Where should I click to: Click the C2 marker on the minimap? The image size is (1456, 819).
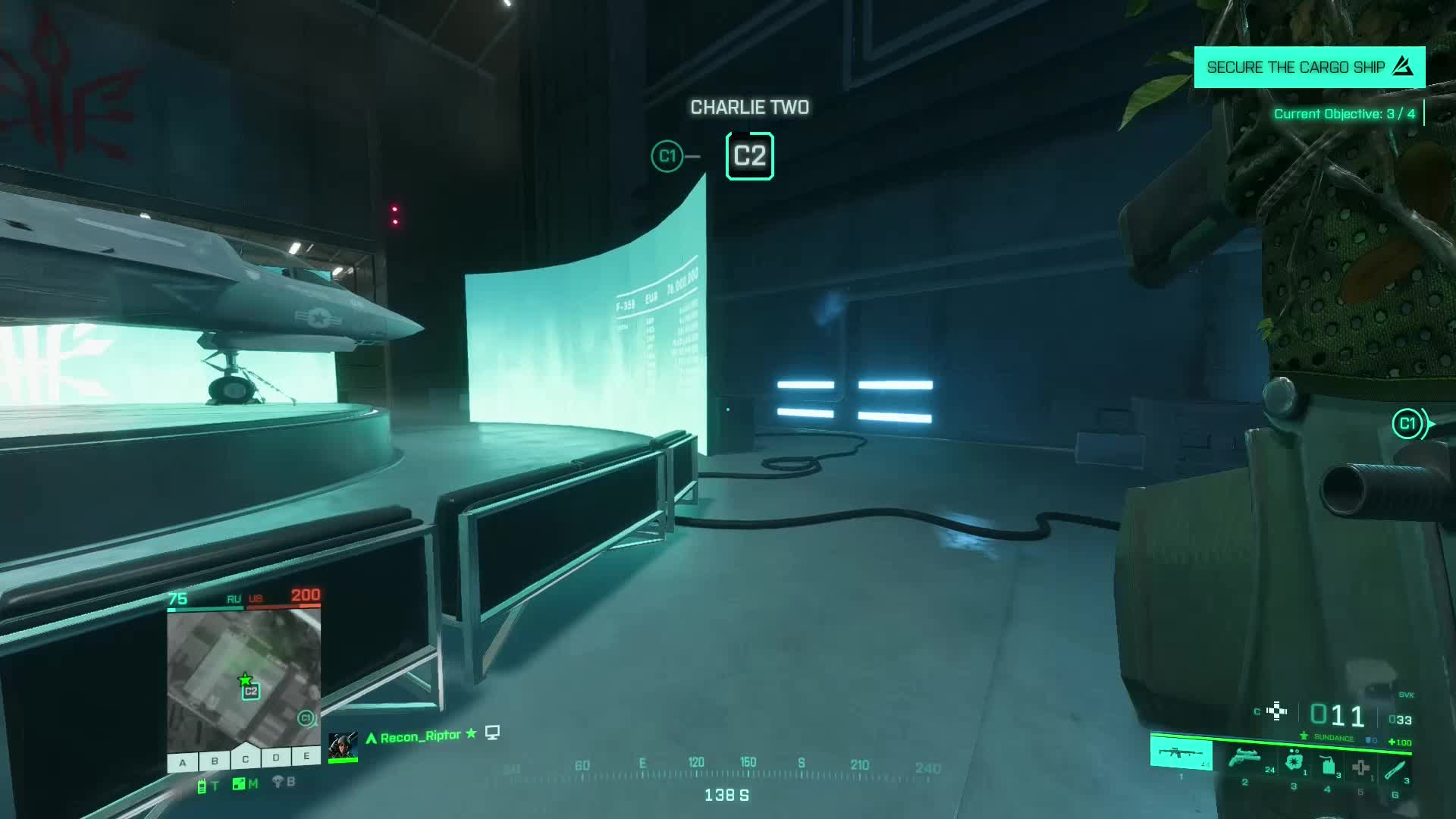[x=251, y=692]
